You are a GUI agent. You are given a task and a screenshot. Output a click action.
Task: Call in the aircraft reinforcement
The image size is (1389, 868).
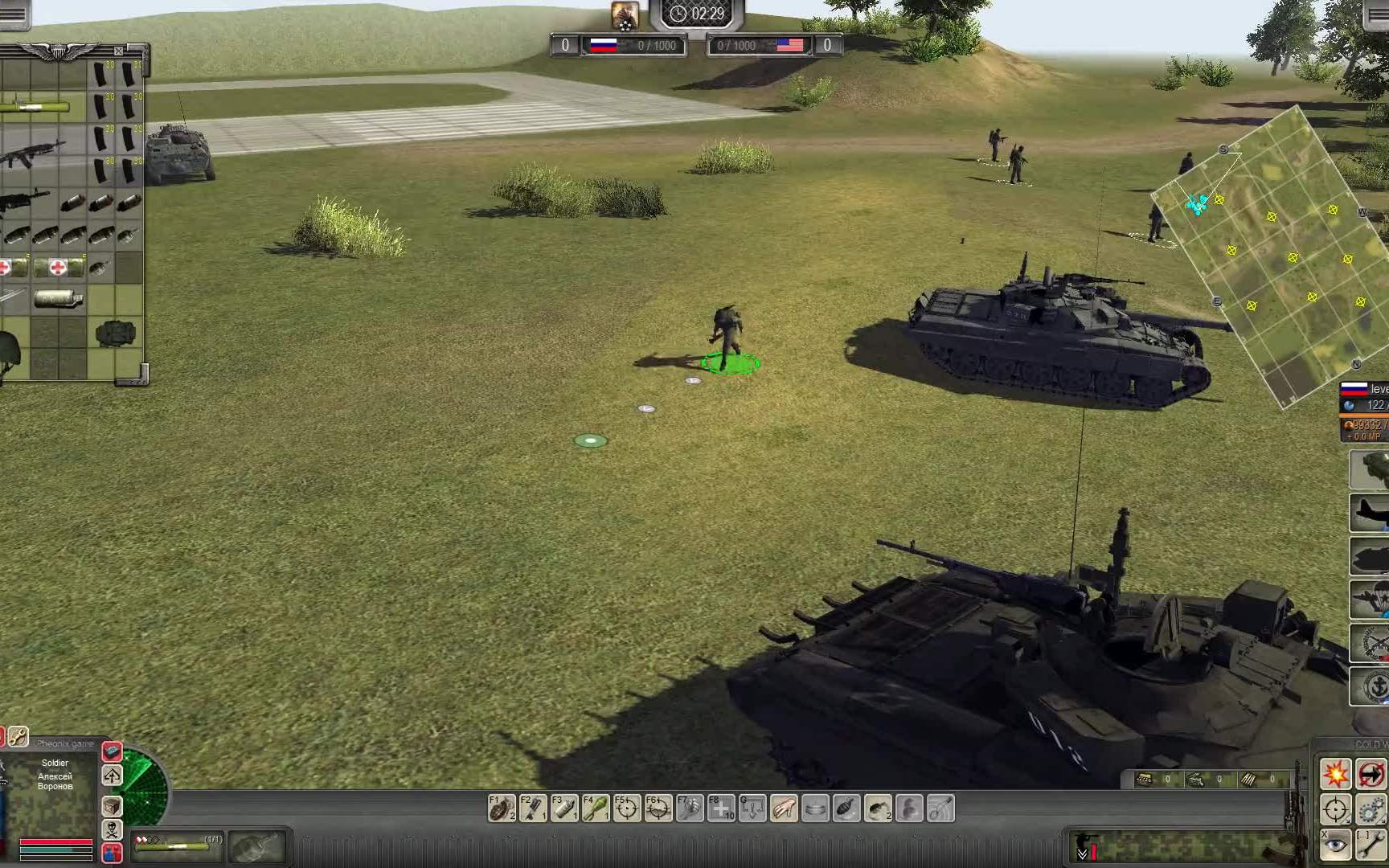1370,513
